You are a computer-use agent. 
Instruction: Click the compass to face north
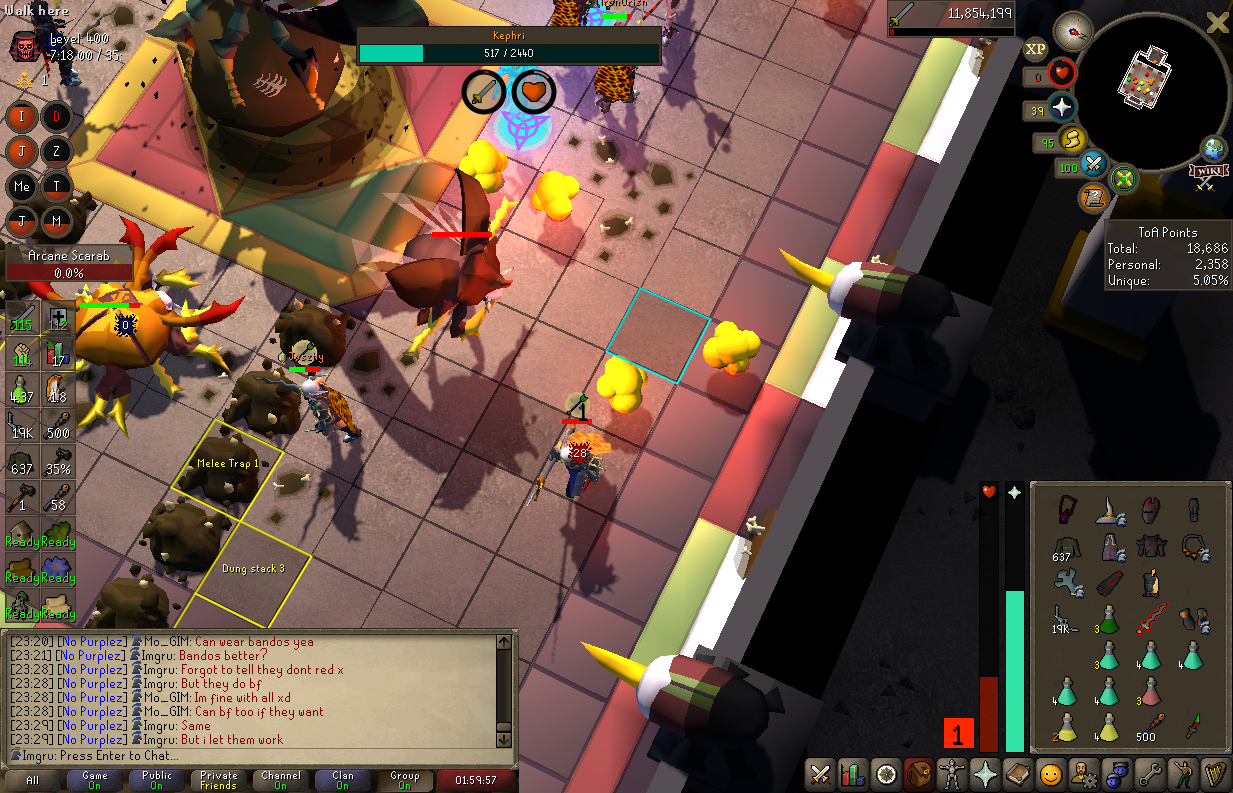1071,30
